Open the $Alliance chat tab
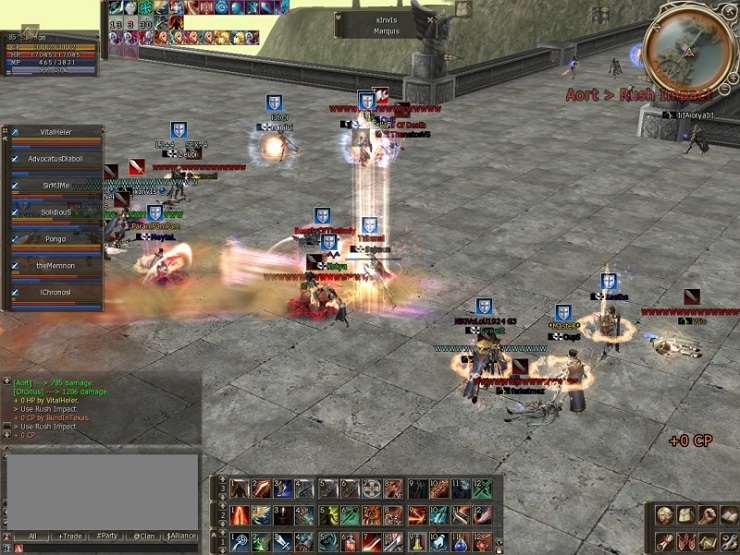The height and width of the screenshot is (555, 740). (182, 536)
